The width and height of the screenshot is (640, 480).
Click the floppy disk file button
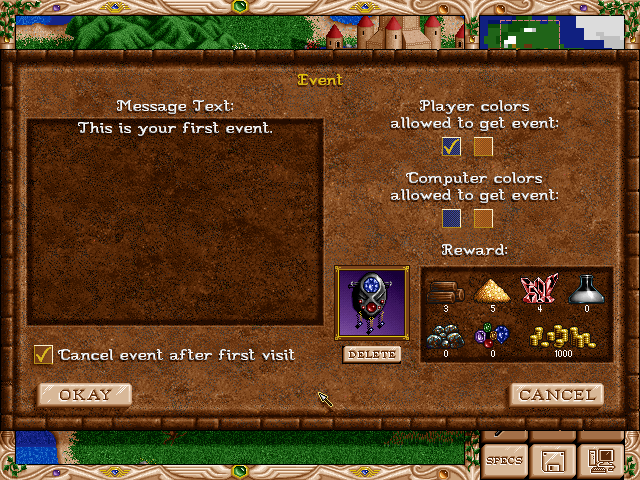click(553, 460)
